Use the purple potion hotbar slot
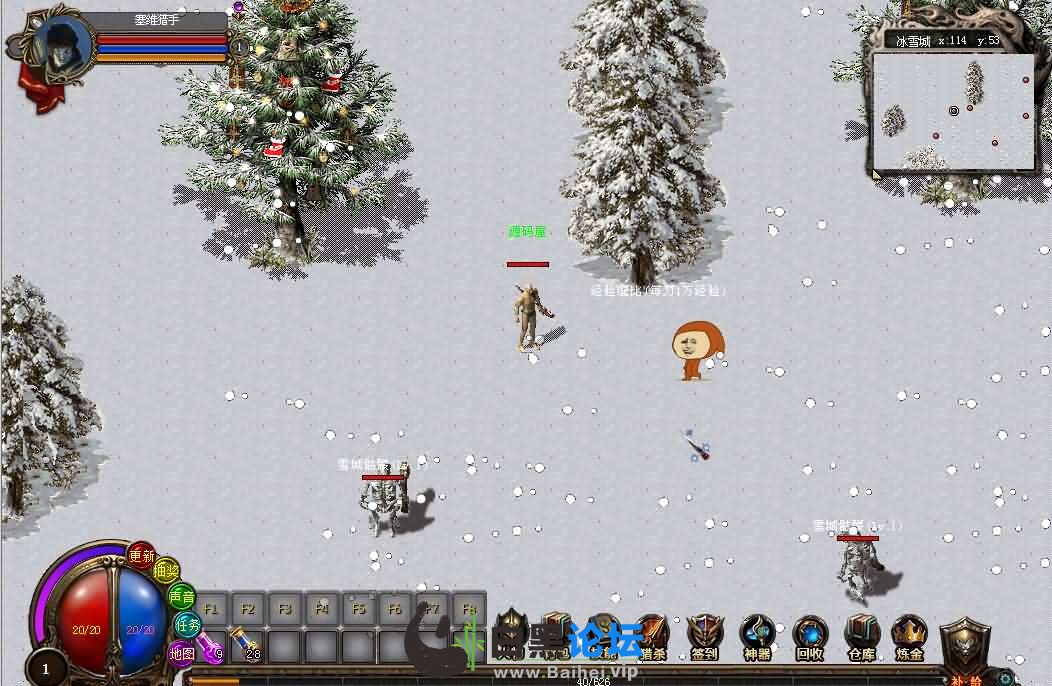 tap(211, 647)
